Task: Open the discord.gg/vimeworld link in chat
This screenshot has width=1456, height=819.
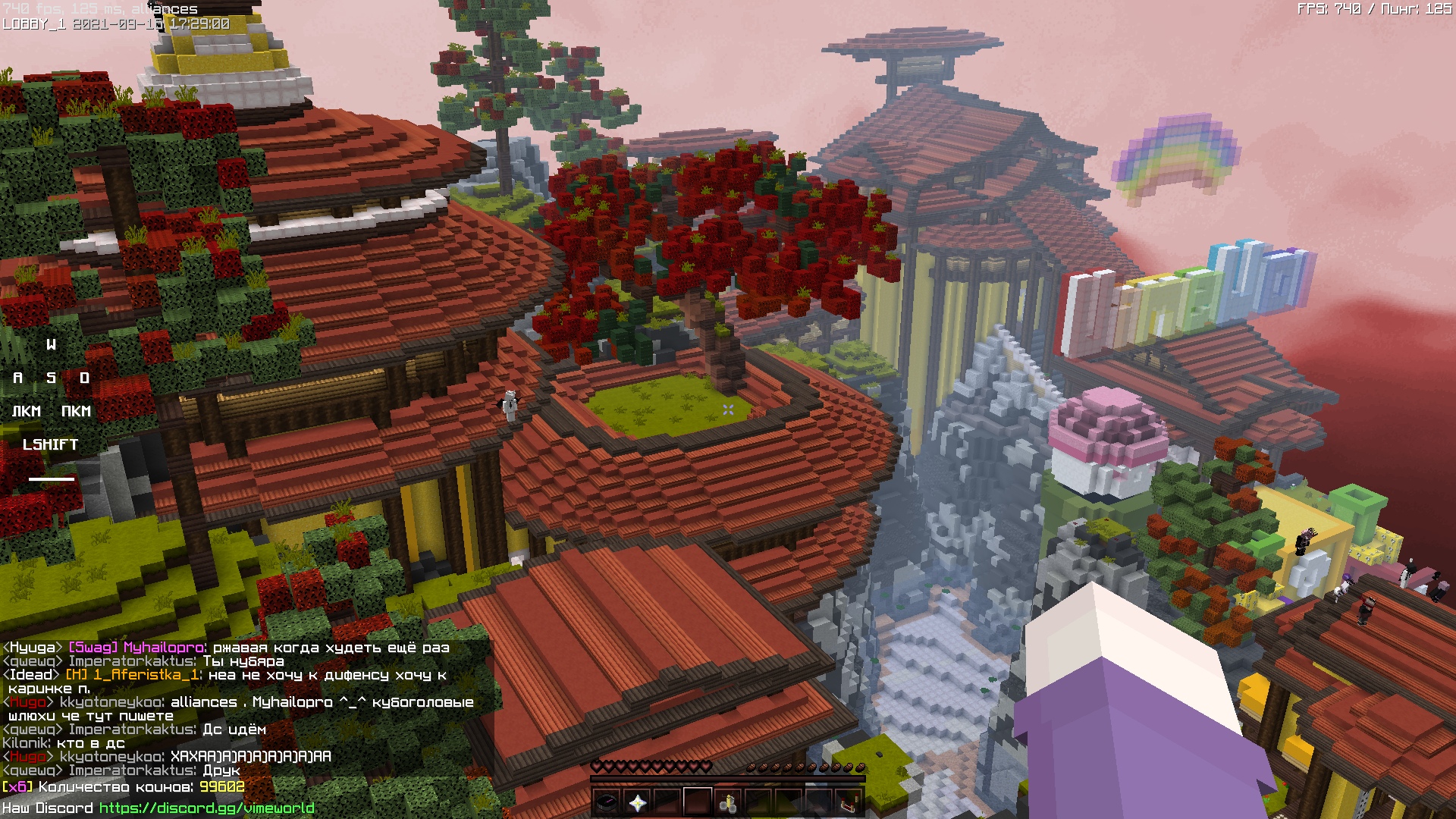Action: [206, 808]
